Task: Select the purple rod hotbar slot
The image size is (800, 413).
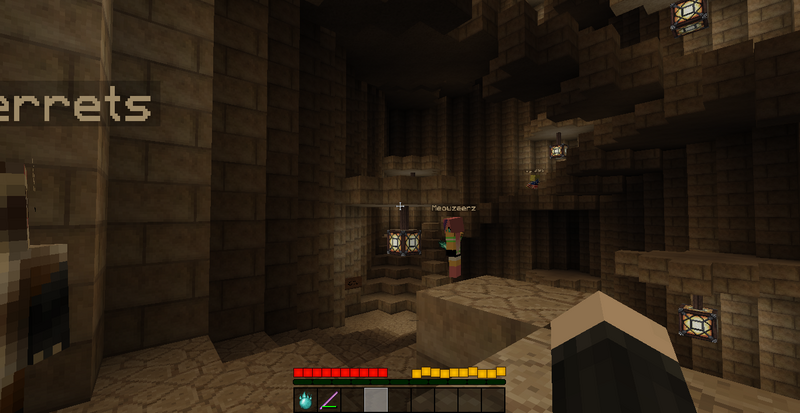Action: tap(328, 400)
